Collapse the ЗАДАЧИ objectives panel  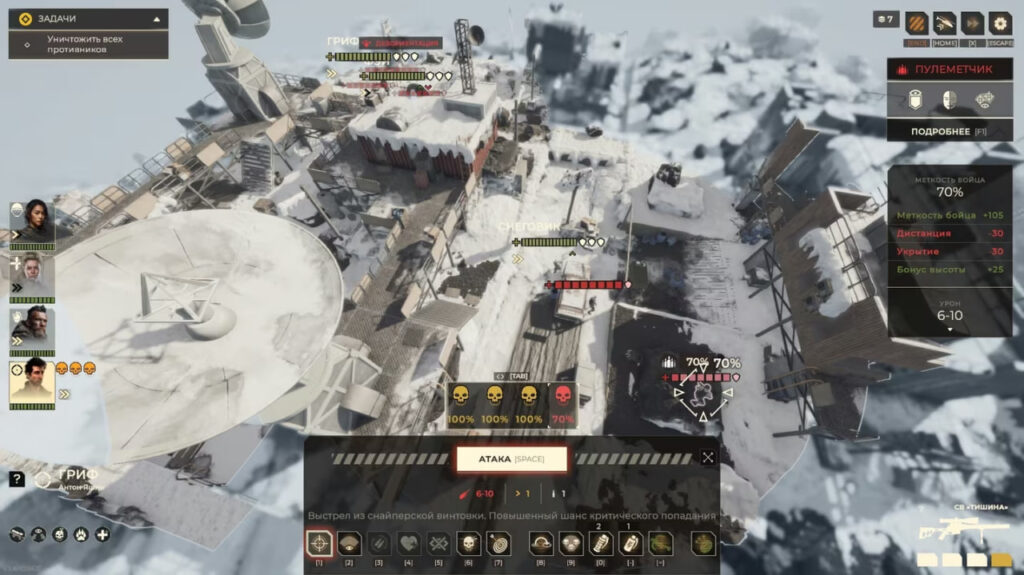tap(157, 18)
